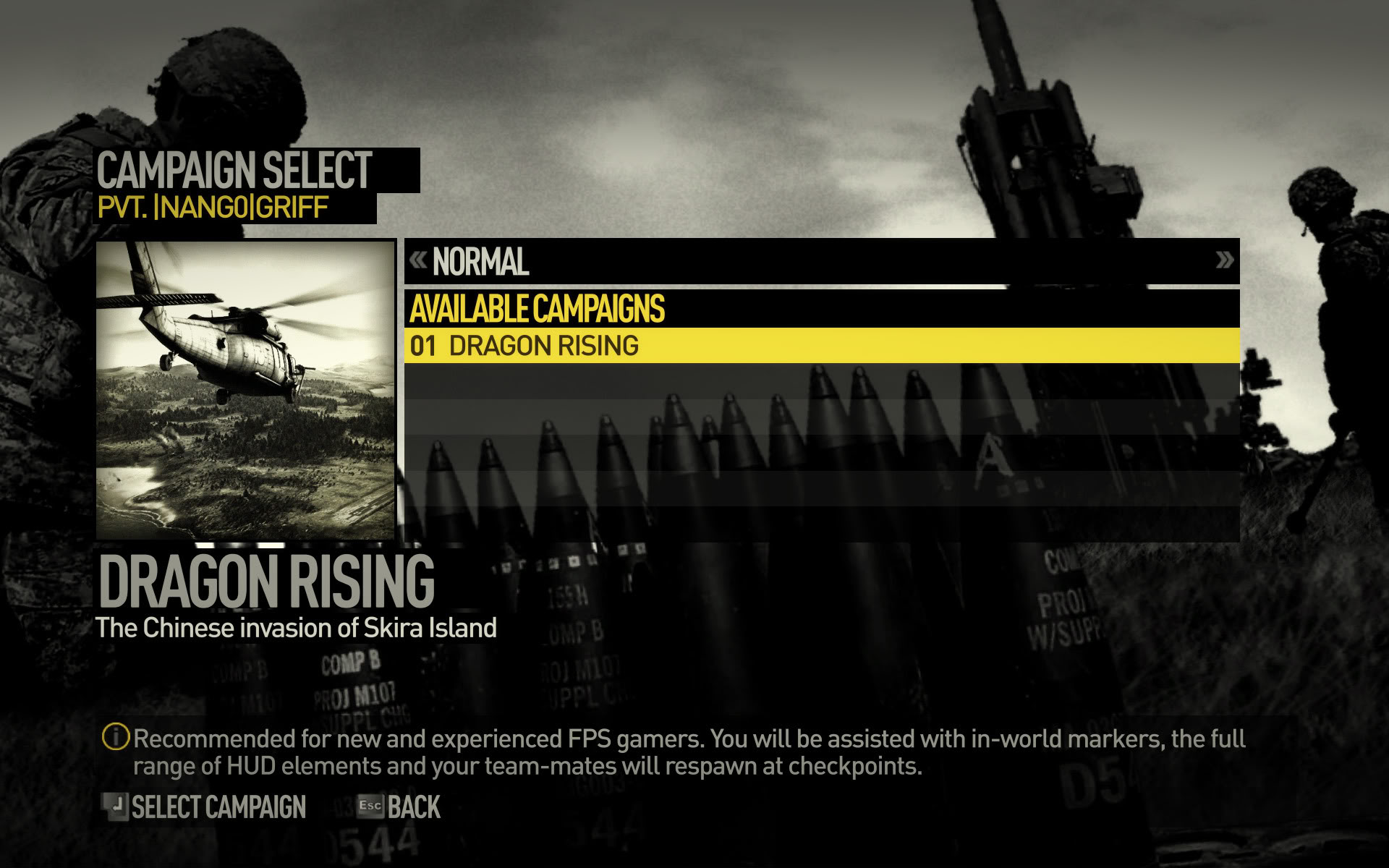Select the 01 Dragon Rising campaign row

821,346
